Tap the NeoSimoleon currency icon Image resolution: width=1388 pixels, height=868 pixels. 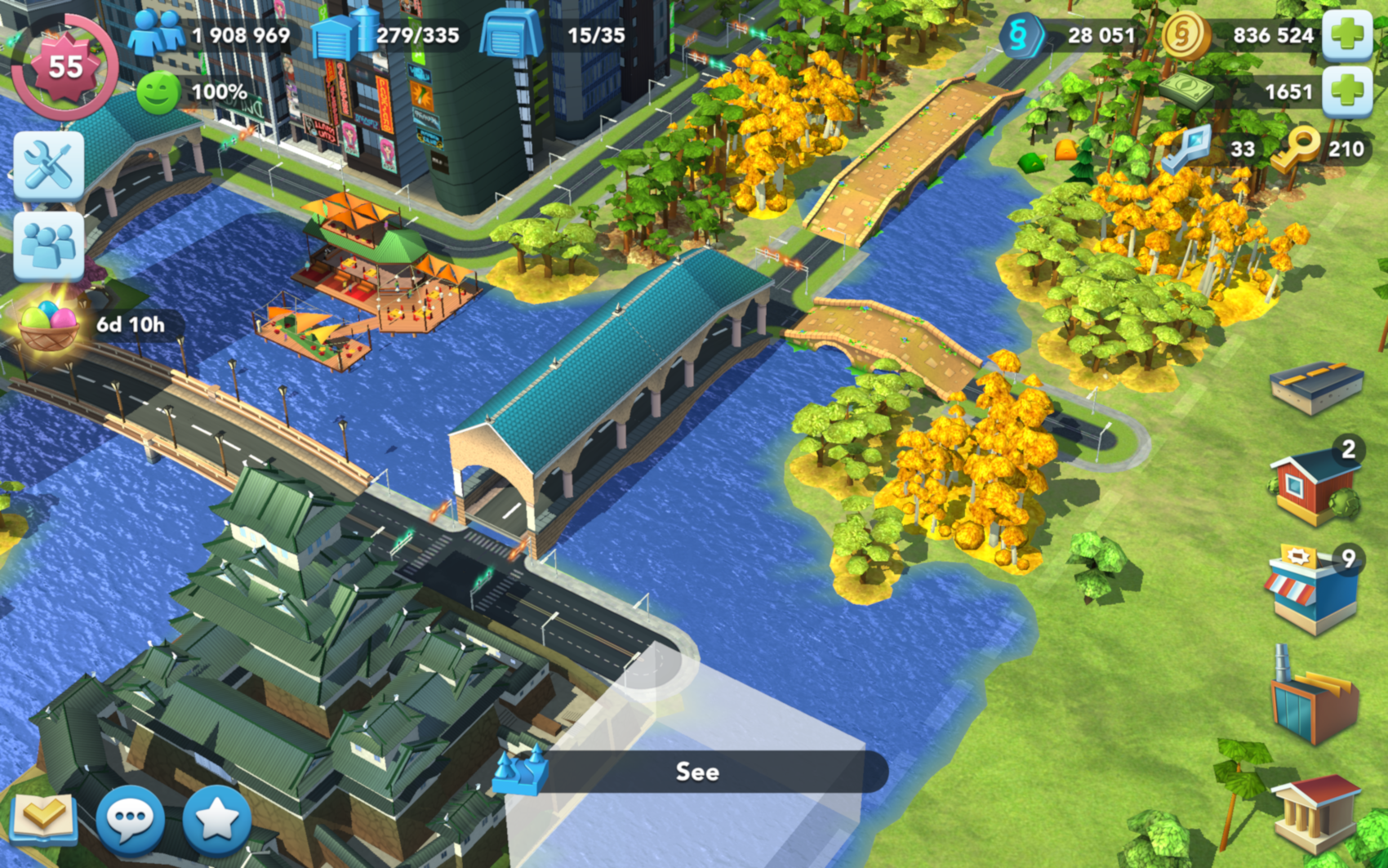click(x=1020, y=35)
